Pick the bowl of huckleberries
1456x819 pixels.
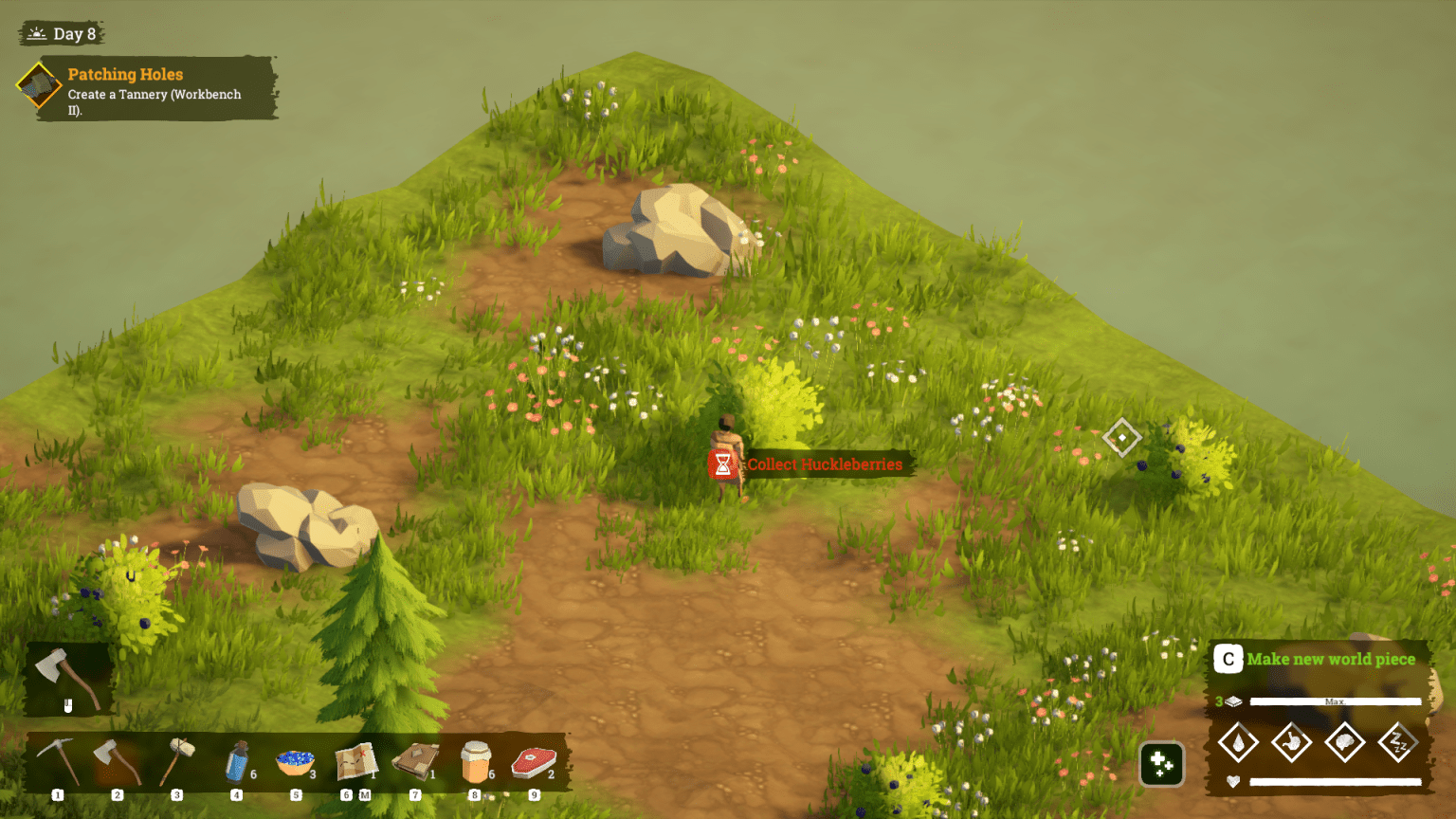[x=296, y=761]
